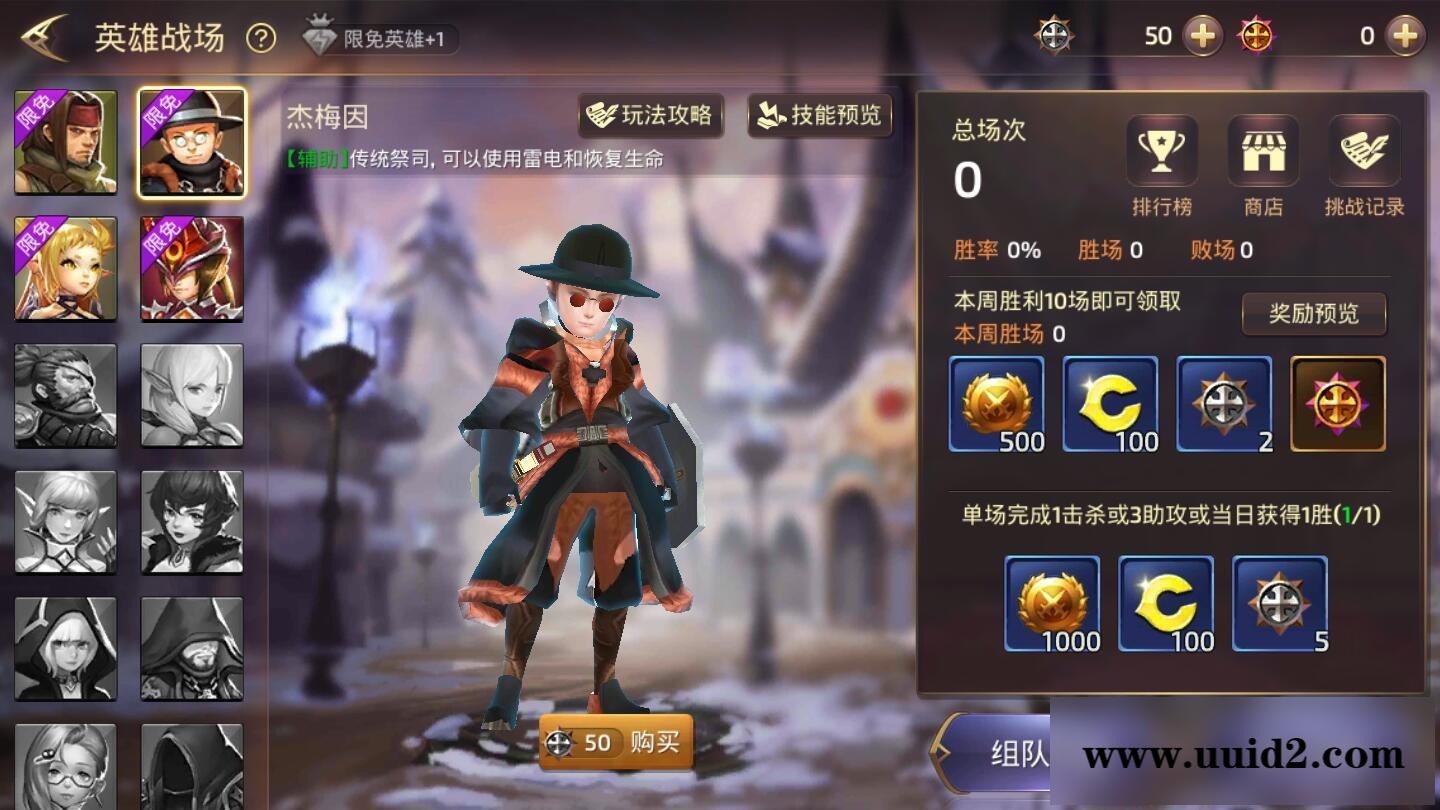Select the glowing orange cross reward icon
The height and width of the screenshot is (810, 1440).
click(1337, 405)
